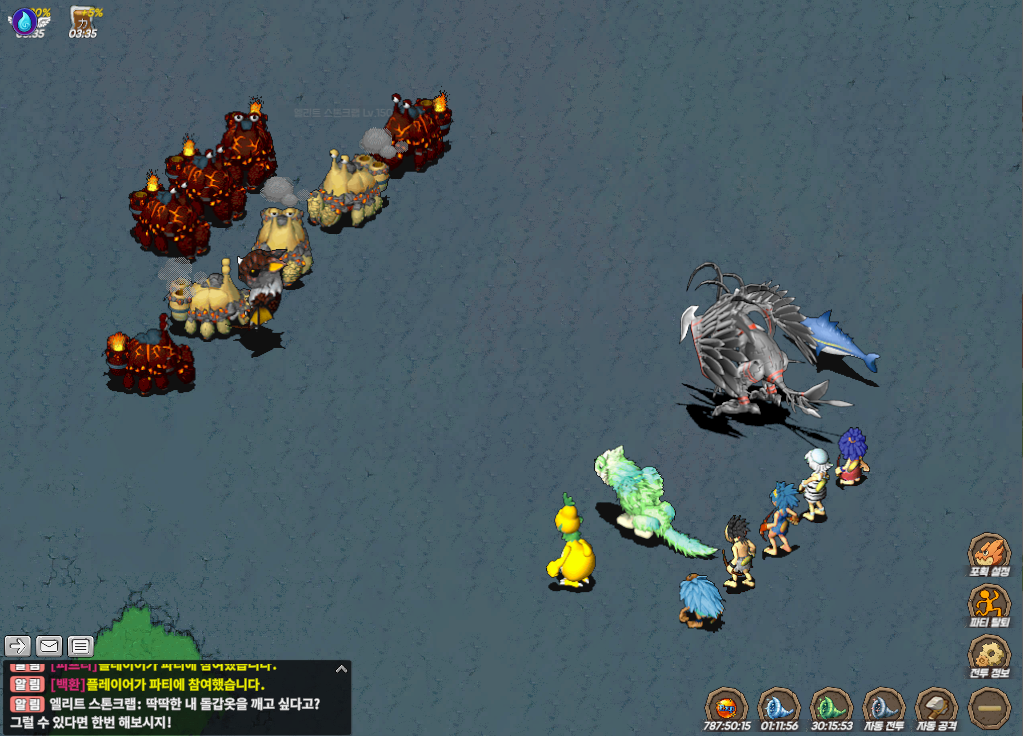Inspect the winged blue flame buff icon
1023x736 pixels.
25,21
